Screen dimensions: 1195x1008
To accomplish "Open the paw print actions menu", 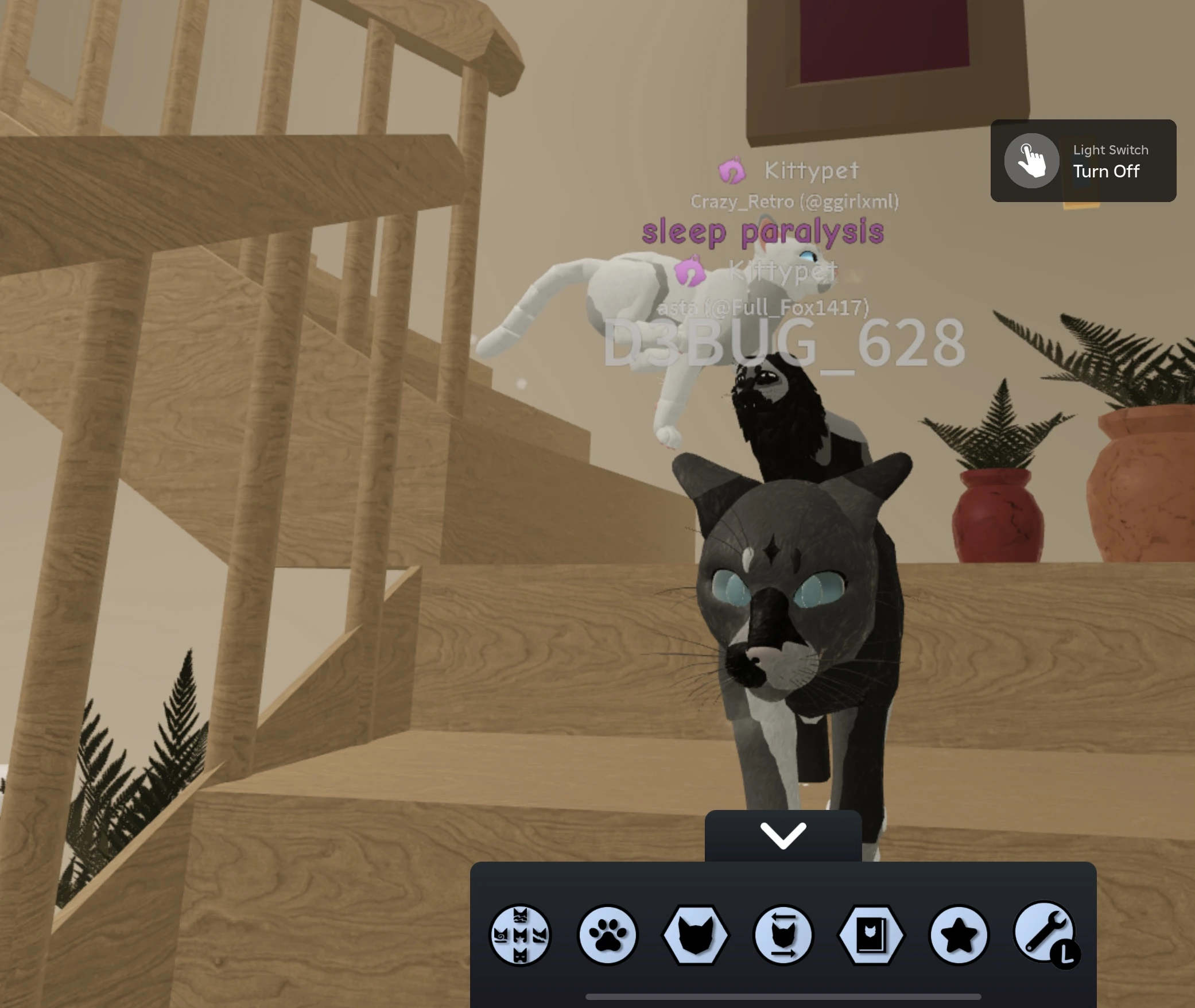I will tap(608, 936).
